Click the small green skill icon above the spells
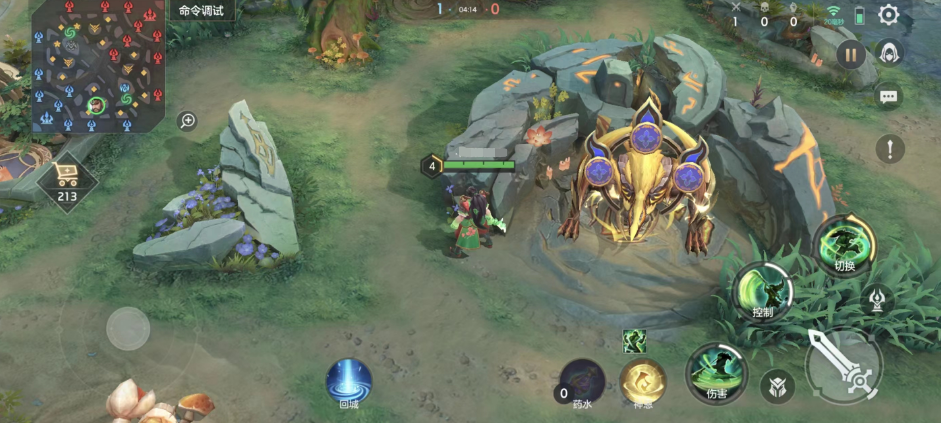Viewport: 941px width, 423px height. (634, 341)
